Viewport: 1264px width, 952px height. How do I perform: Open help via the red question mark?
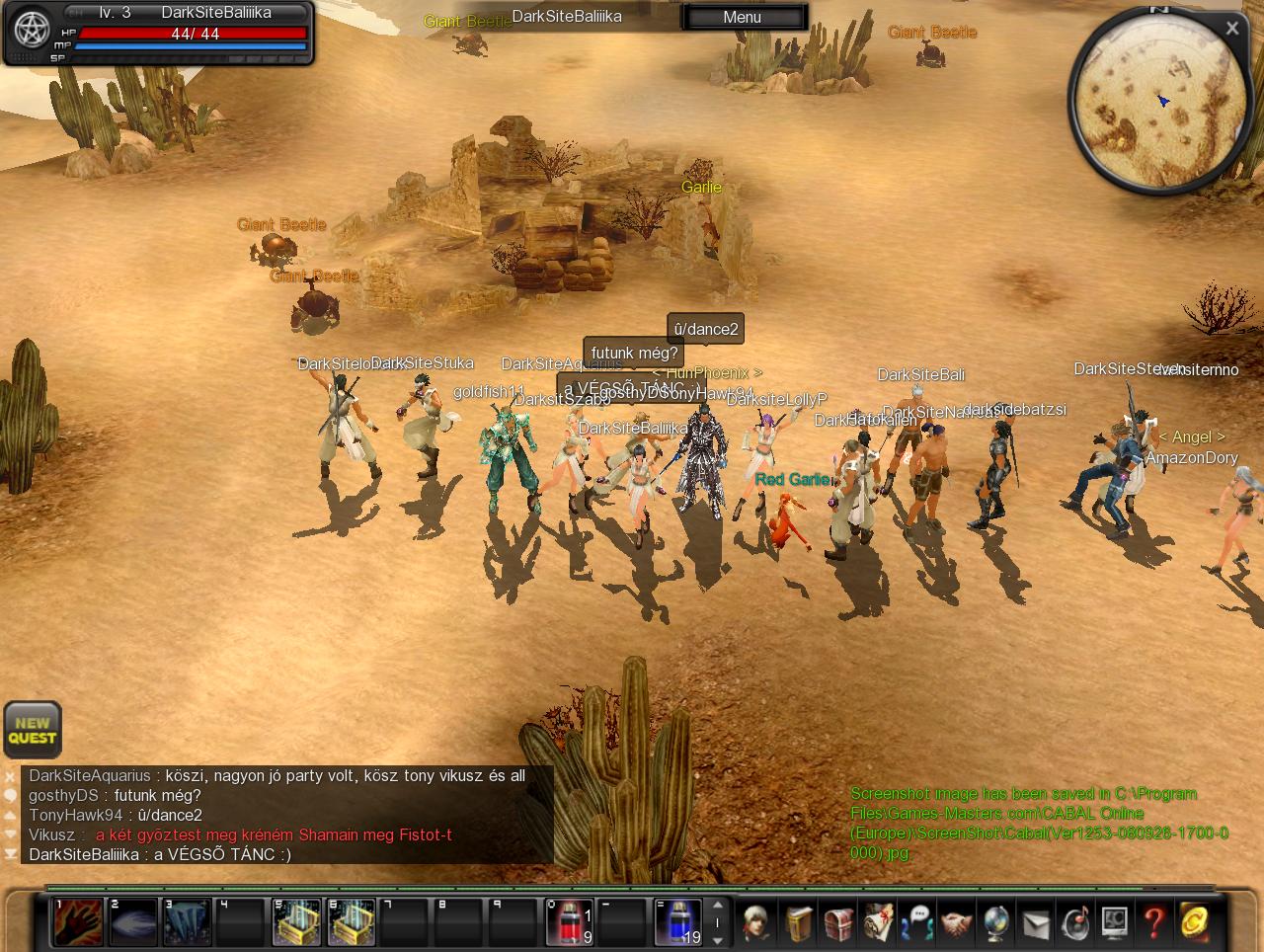click(x=1153, y=922)
